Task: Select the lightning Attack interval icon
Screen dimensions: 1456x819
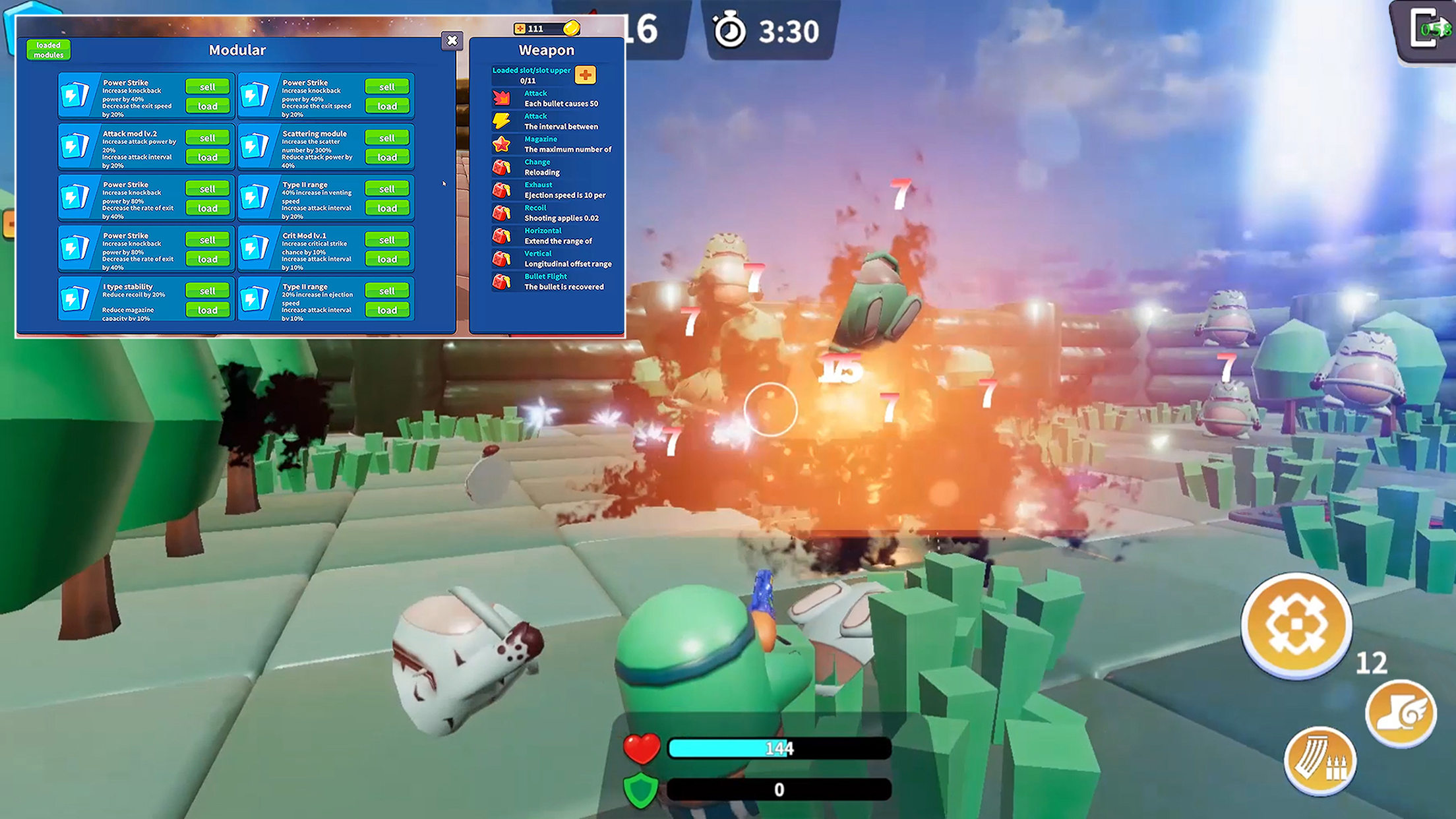Action: click(502, 121)
